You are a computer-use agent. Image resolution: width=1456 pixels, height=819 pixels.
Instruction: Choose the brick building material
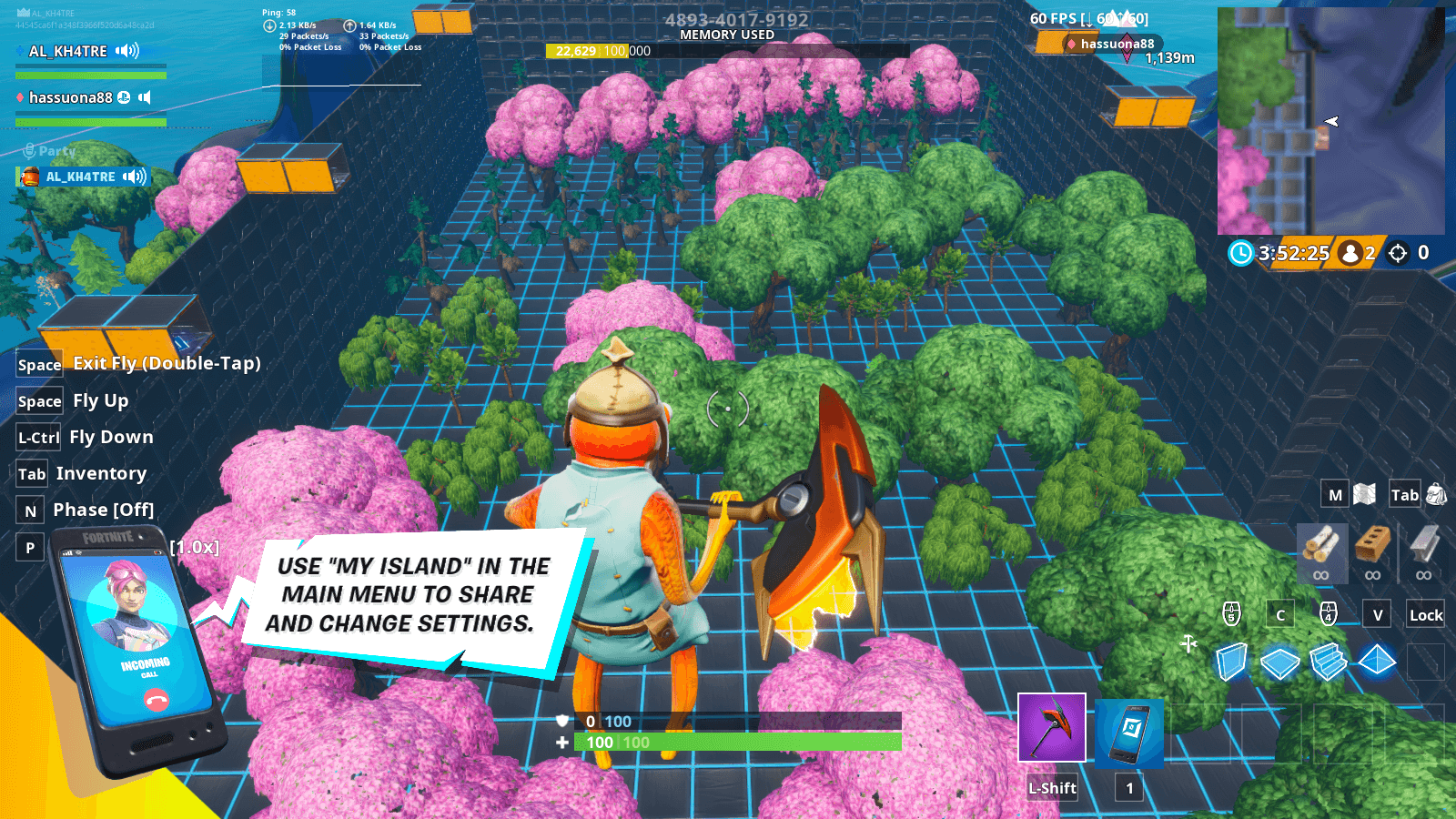pos(1372,545)
